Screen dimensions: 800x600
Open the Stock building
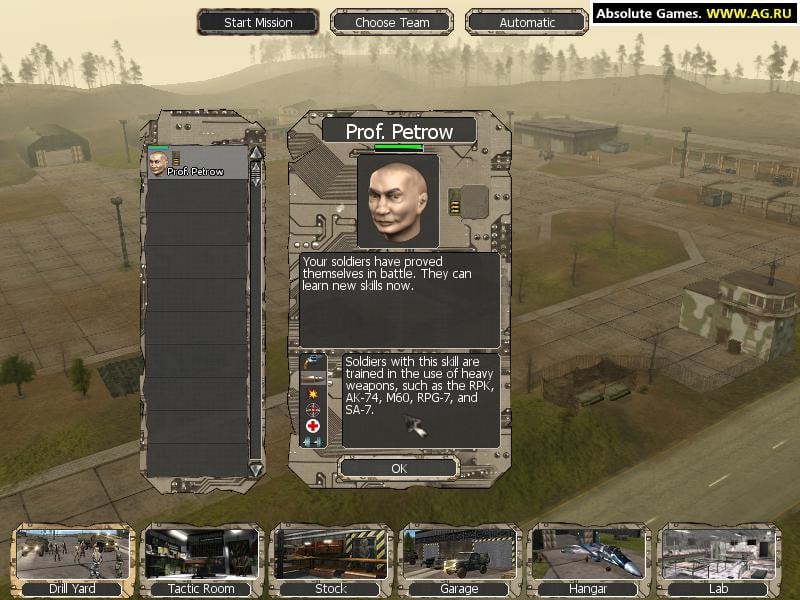pos(330,560)
